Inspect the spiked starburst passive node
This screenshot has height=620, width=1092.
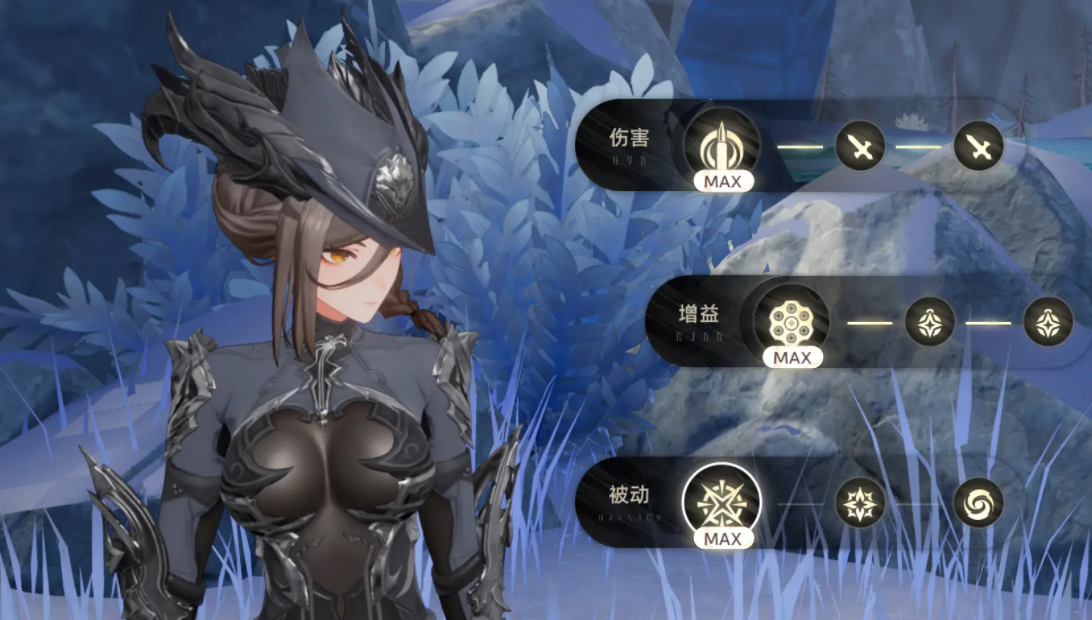860,502
